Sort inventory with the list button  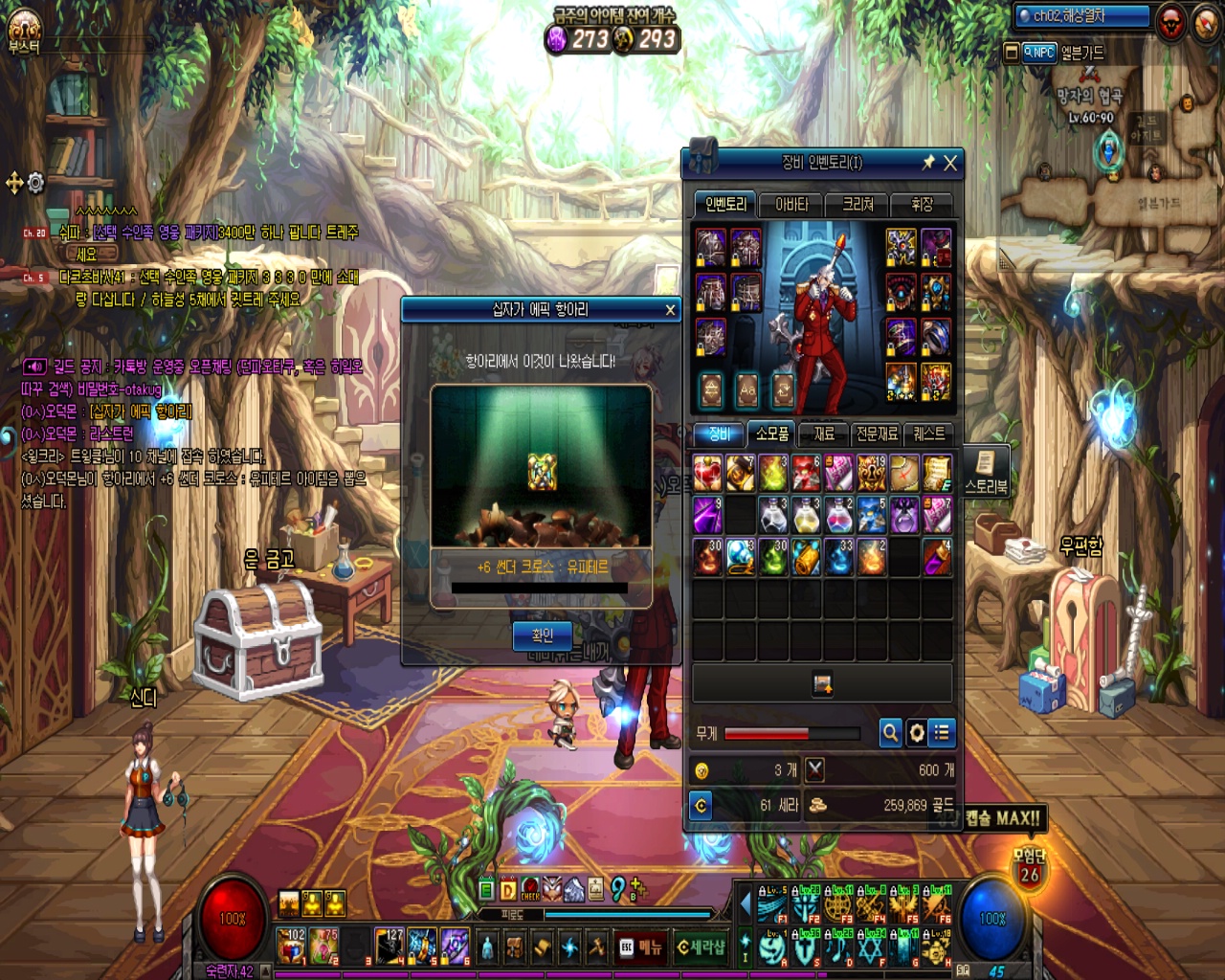click(942, 733)
